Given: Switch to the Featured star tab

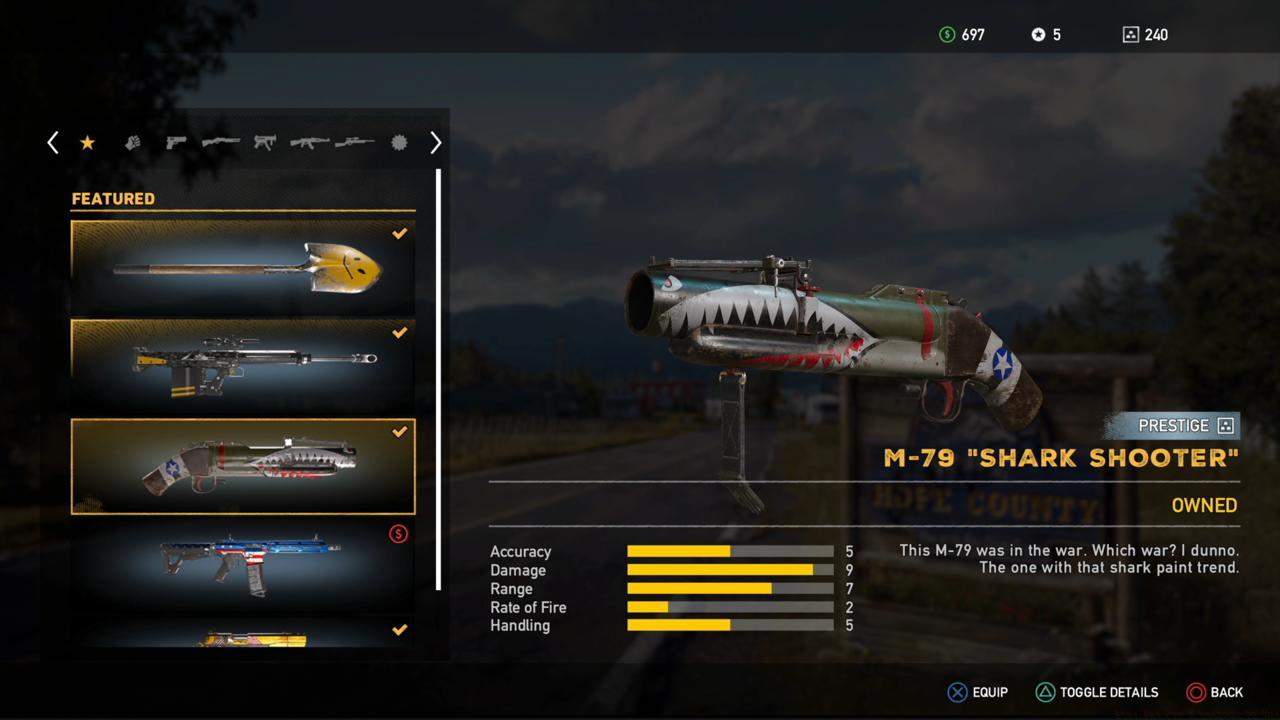Looking at the screenshot, I should pyautogui.click(x=87, y=143).
